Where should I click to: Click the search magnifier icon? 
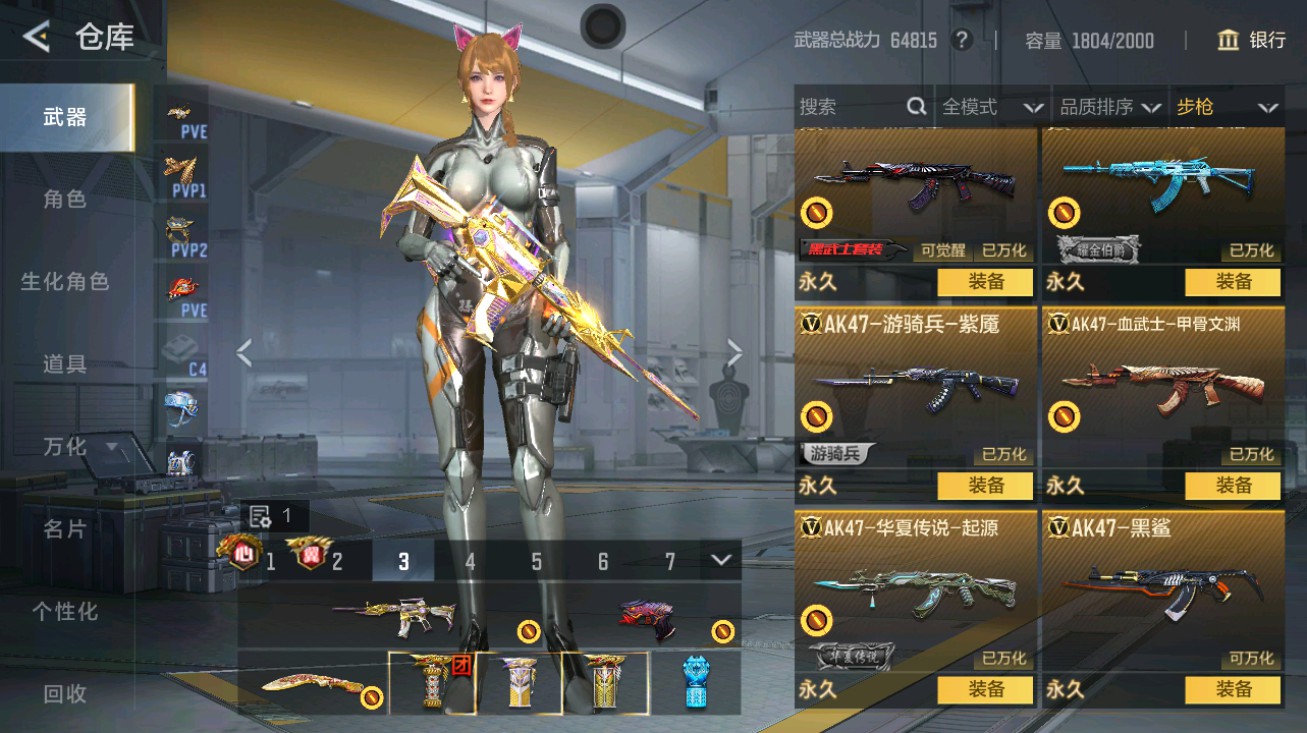click(915, 107)
